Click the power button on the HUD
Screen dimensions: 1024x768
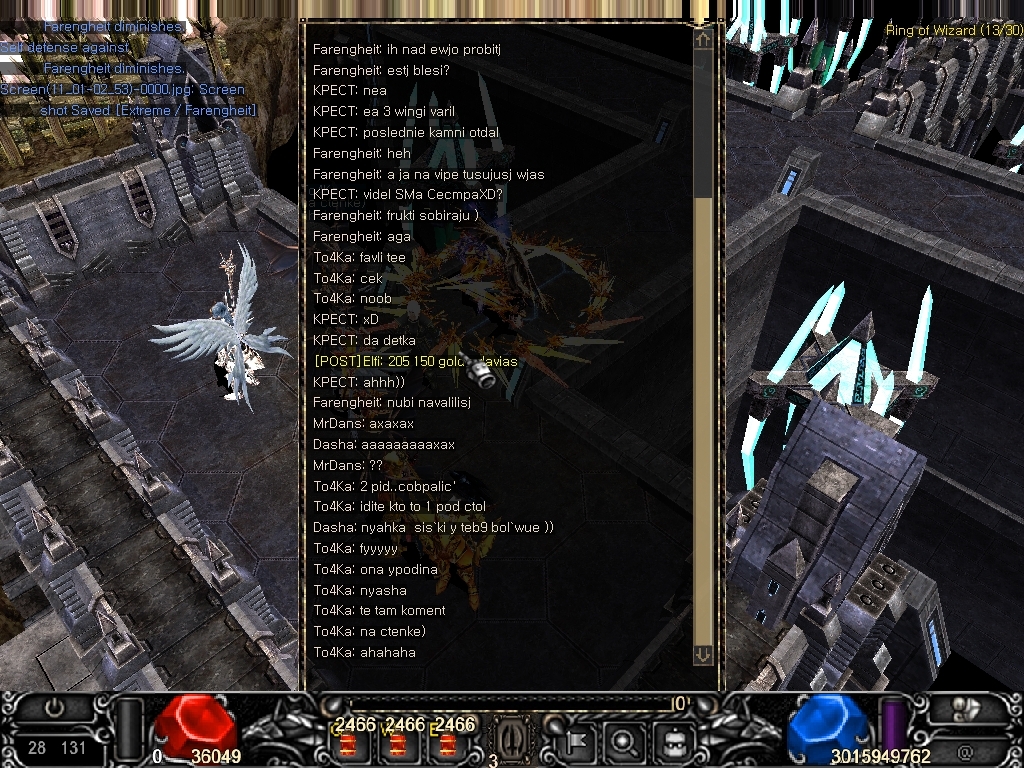point(55,707)
